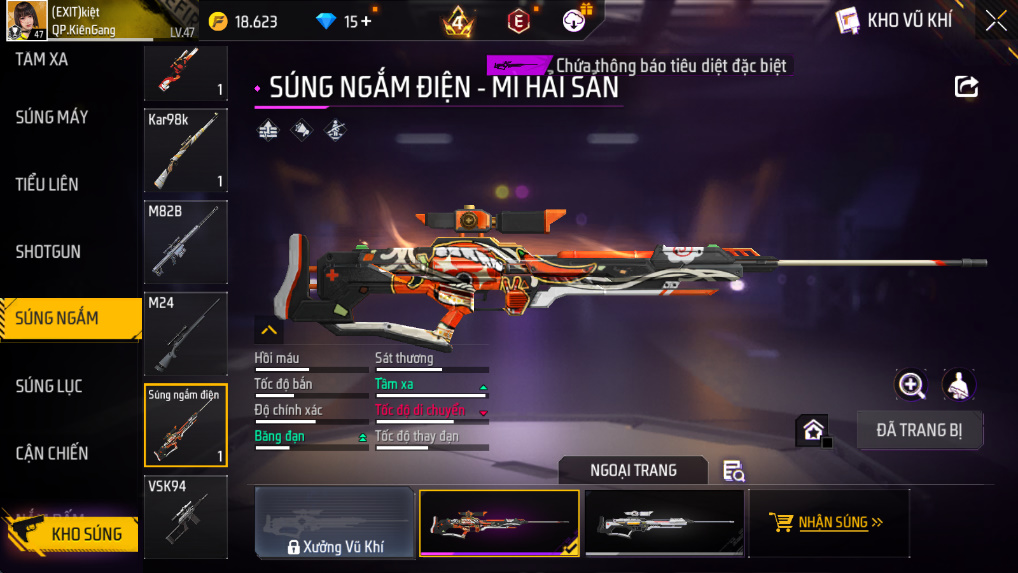The height and width of the screenshot is (573, 1018).
Task: Select the Shotgun weapon category
Action: (48, 252)
